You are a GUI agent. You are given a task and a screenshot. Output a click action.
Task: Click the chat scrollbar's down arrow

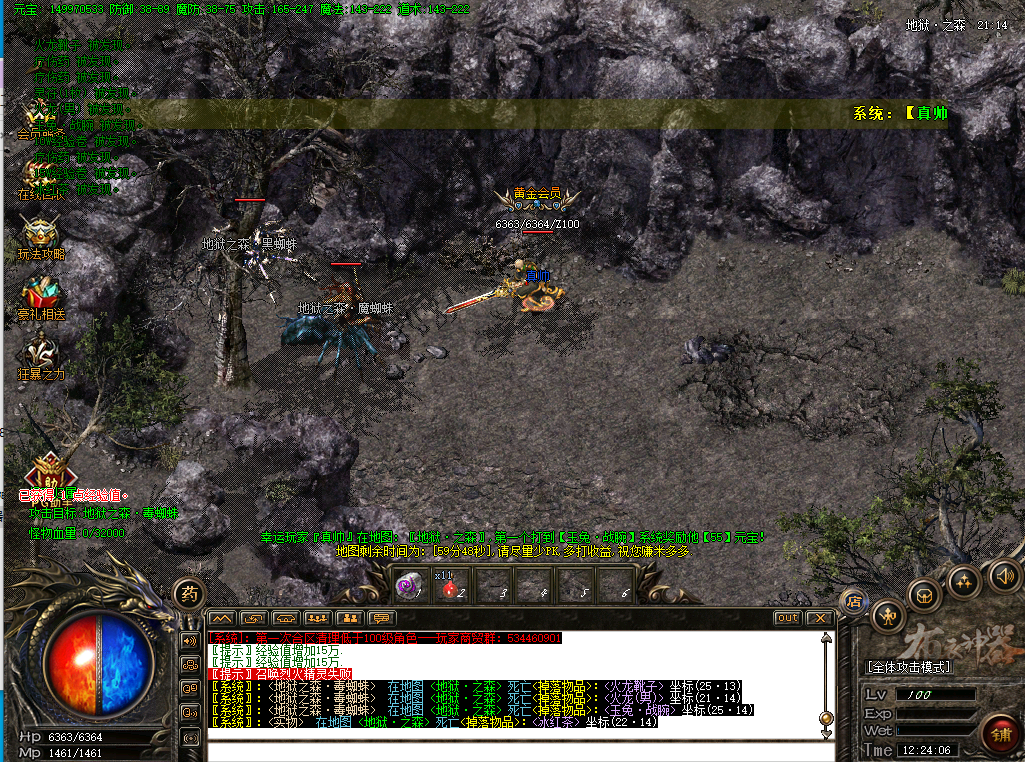click(826, 733)
